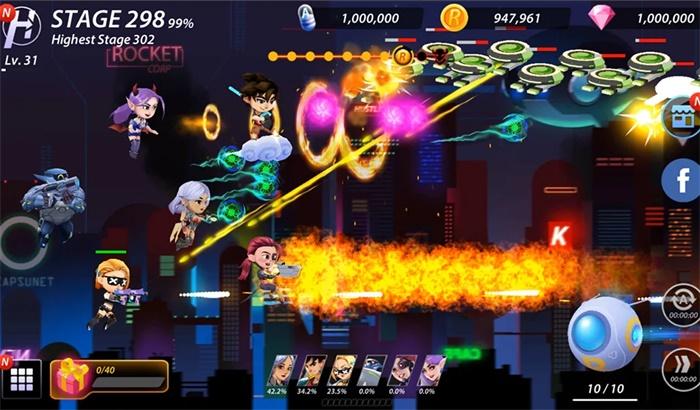The width and height of the screenshot is (700, 410).
Task: Launch the blue robot orb skill
Action: tap(605, 334)
